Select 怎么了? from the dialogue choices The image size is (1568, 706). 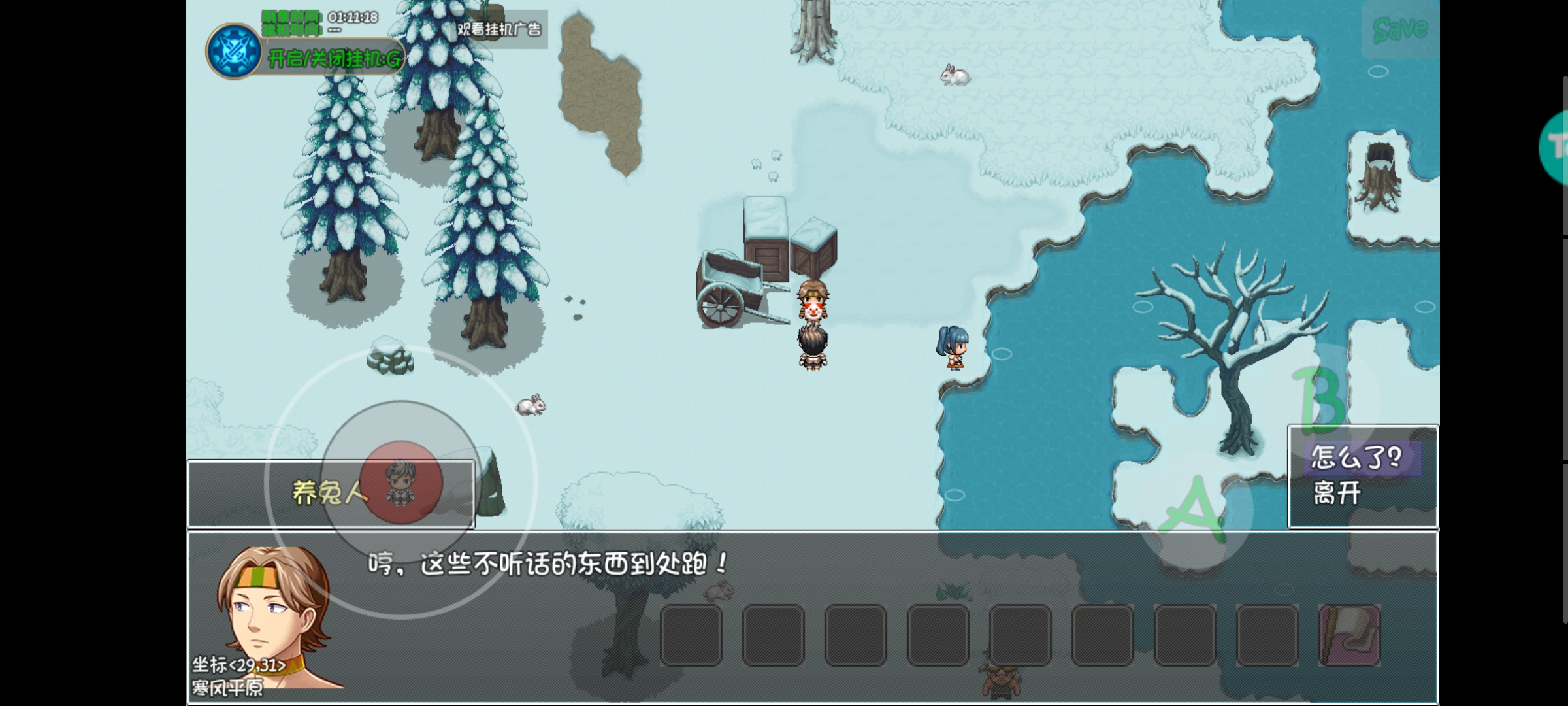point(1362,459)
